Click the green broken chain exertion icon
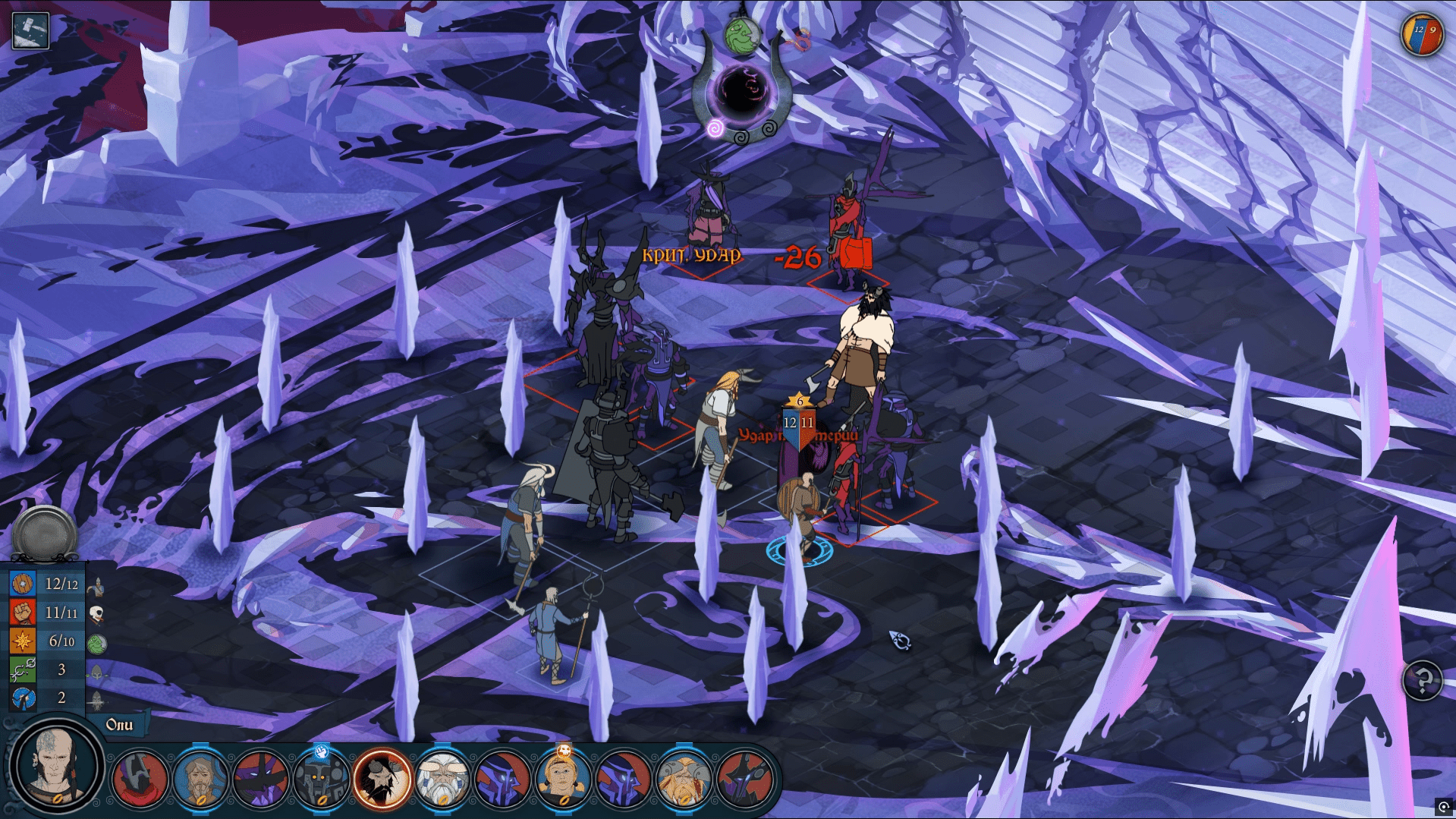 pos(23,670)
